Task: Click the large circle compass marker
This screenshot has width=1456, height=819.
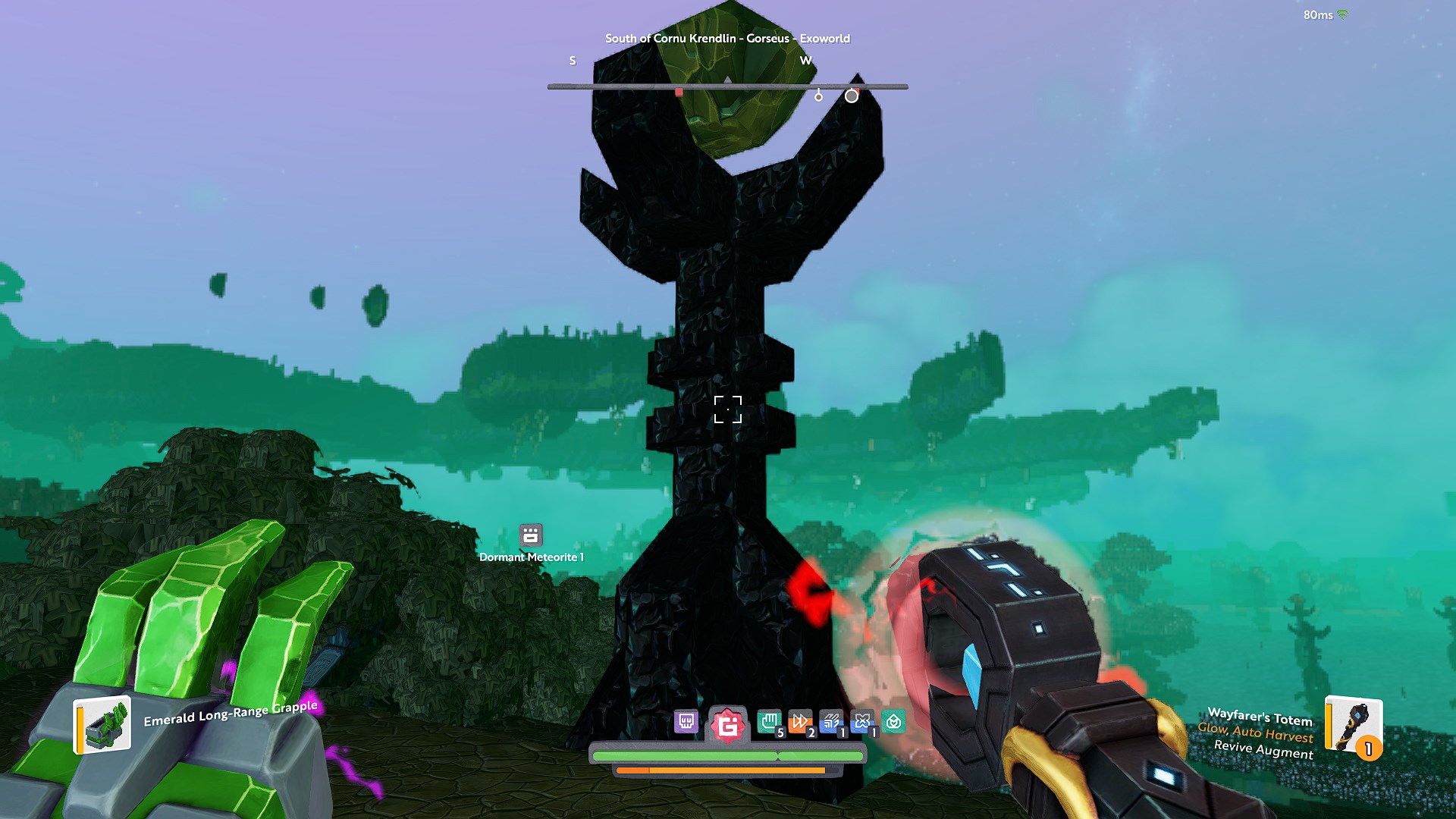Action: 852,96
